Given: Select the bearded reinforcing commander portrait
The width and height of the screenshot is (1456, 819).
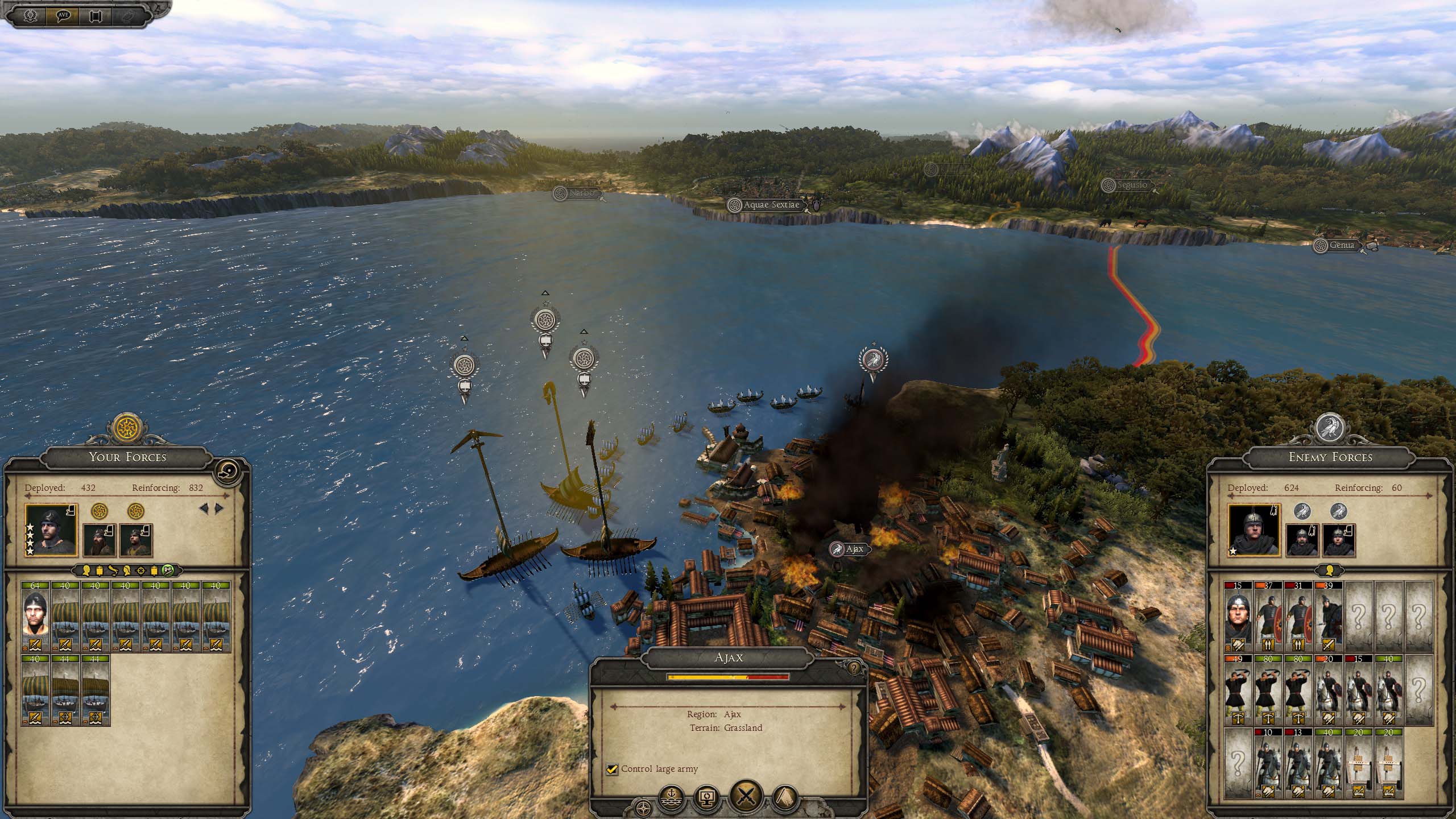Looking at the screenshot, I should 100,540.
